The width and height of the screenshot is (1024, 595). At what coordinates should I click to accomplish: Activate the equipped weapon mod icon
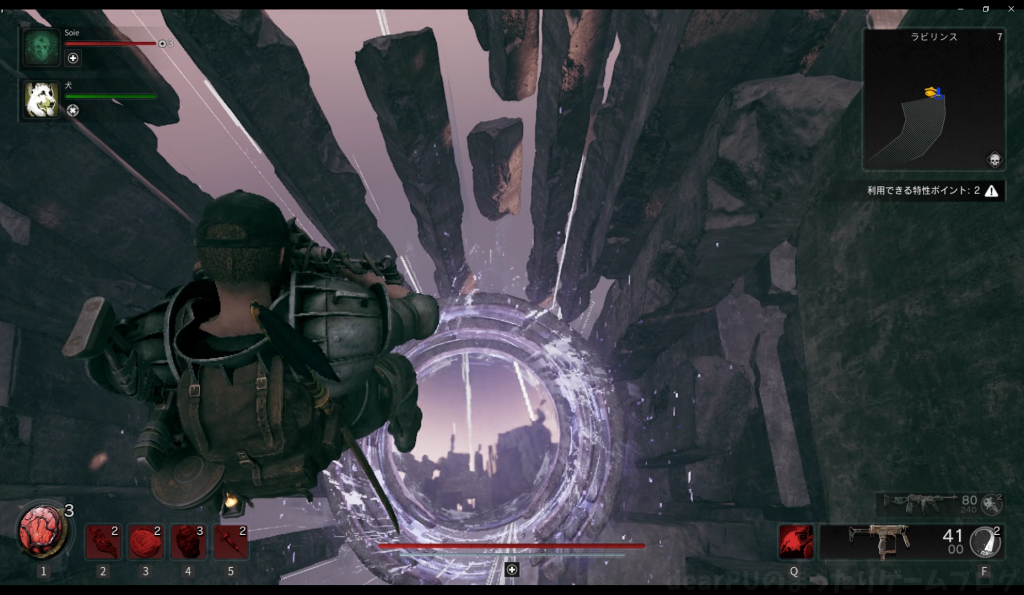(x=985, y=542)
